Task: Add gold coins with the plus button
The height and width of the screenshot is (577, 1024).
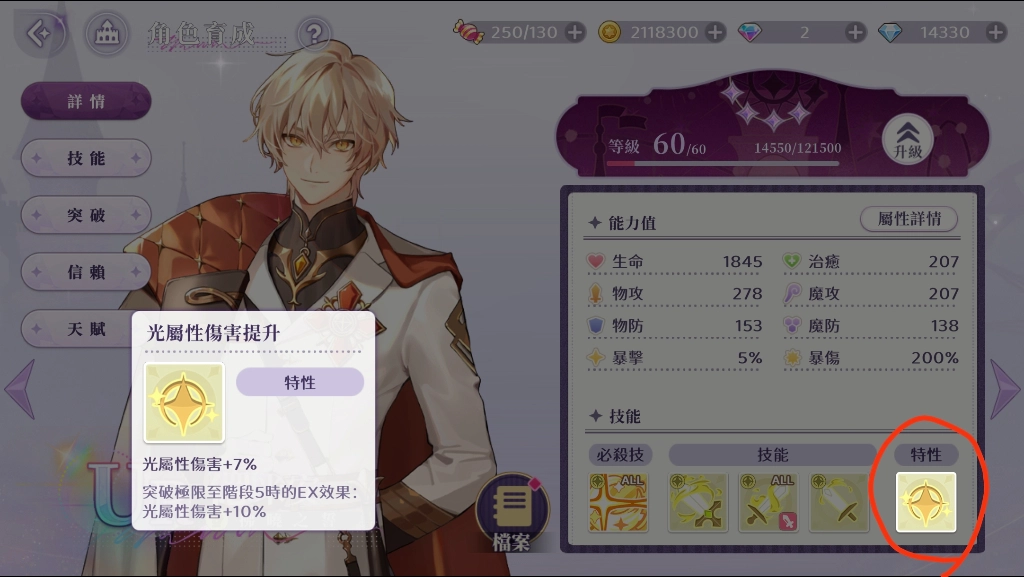Action: 716,32
